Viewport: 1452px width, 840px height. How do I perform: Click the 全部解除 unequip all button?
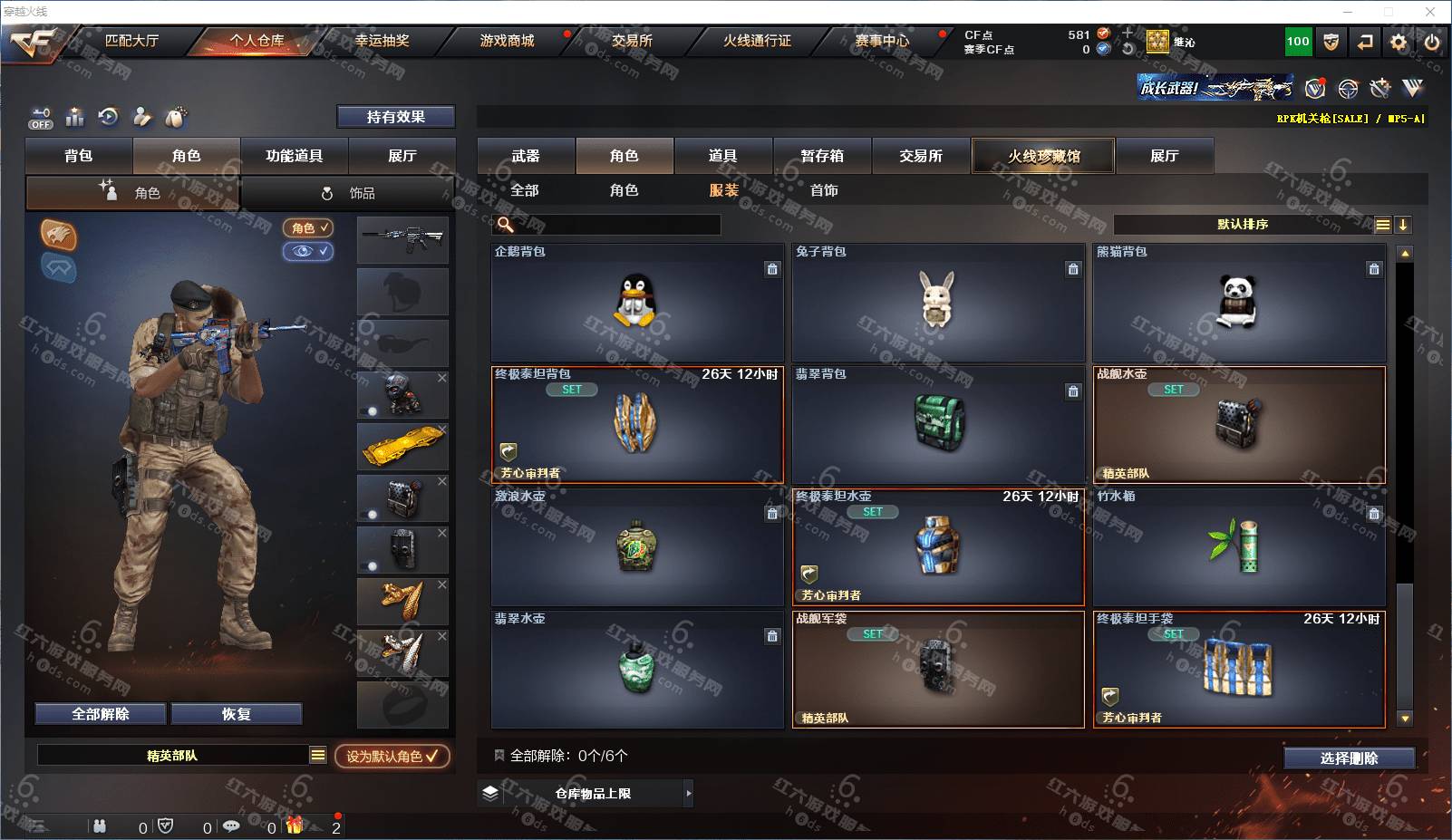coord(101,714)
